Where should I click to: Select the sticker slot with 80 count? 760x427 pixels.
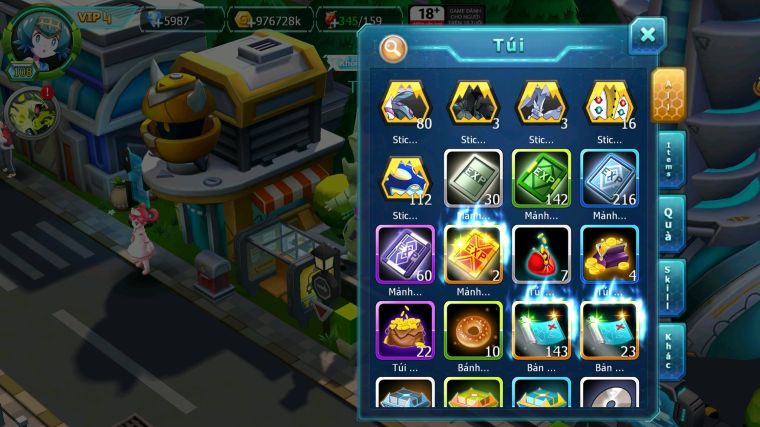(405, 103)
